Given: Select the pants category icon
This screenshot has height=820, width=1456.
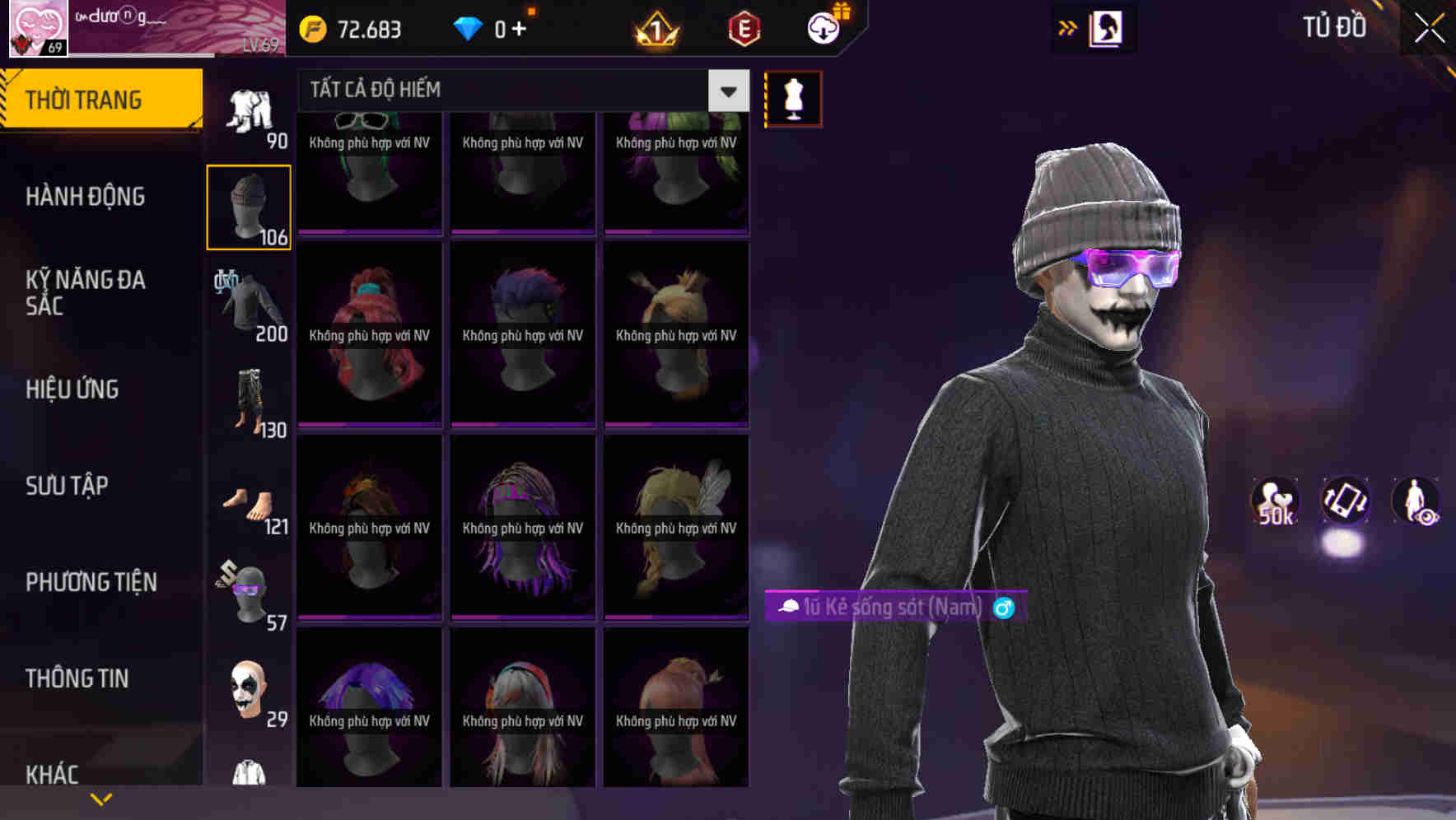Looking at the screenshot, I should pos(249,399).
